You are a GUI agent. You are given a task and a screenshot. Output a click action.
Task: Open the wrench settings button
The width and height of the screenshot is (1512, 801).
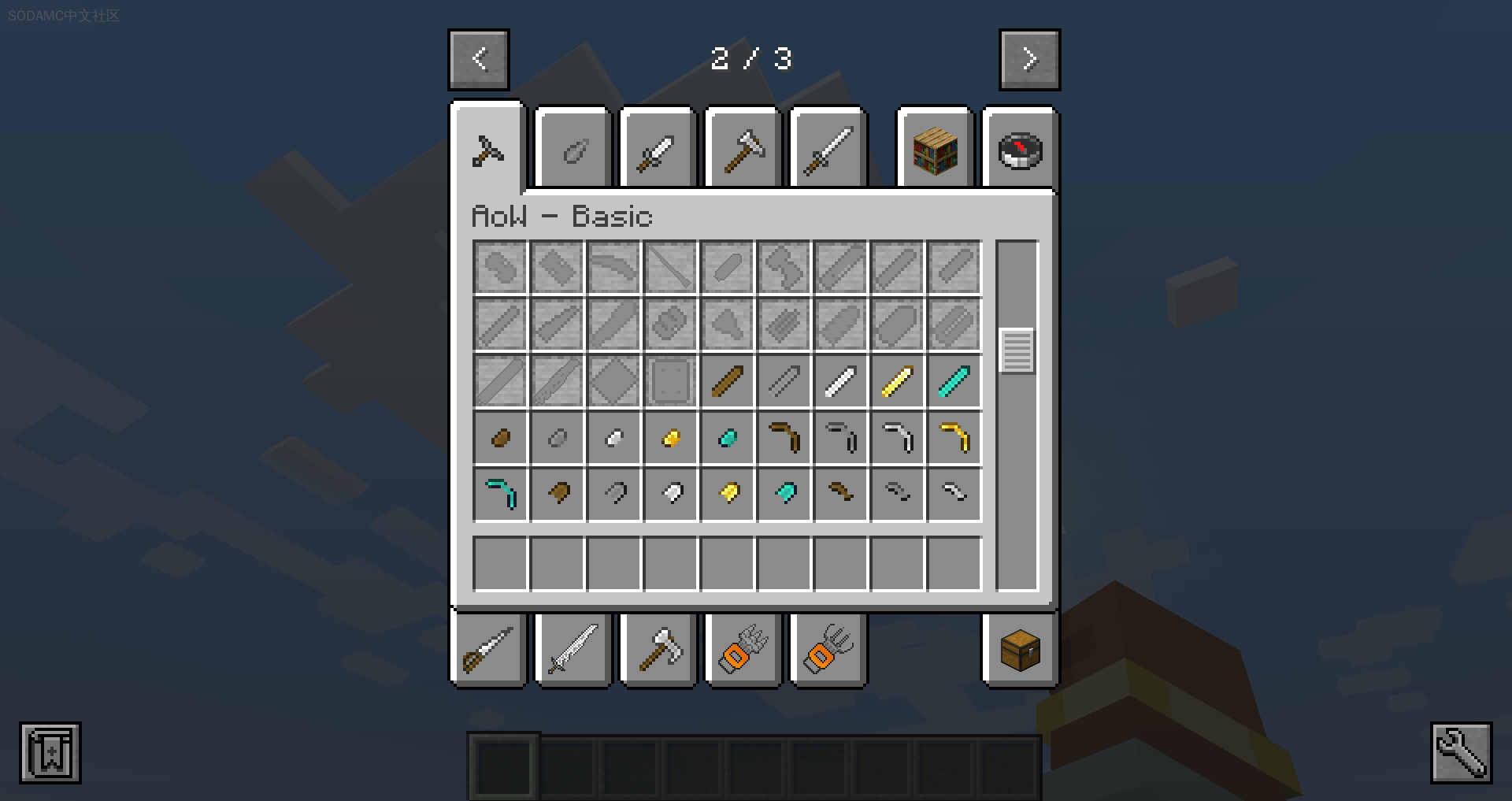click(x=1461, y=752)
